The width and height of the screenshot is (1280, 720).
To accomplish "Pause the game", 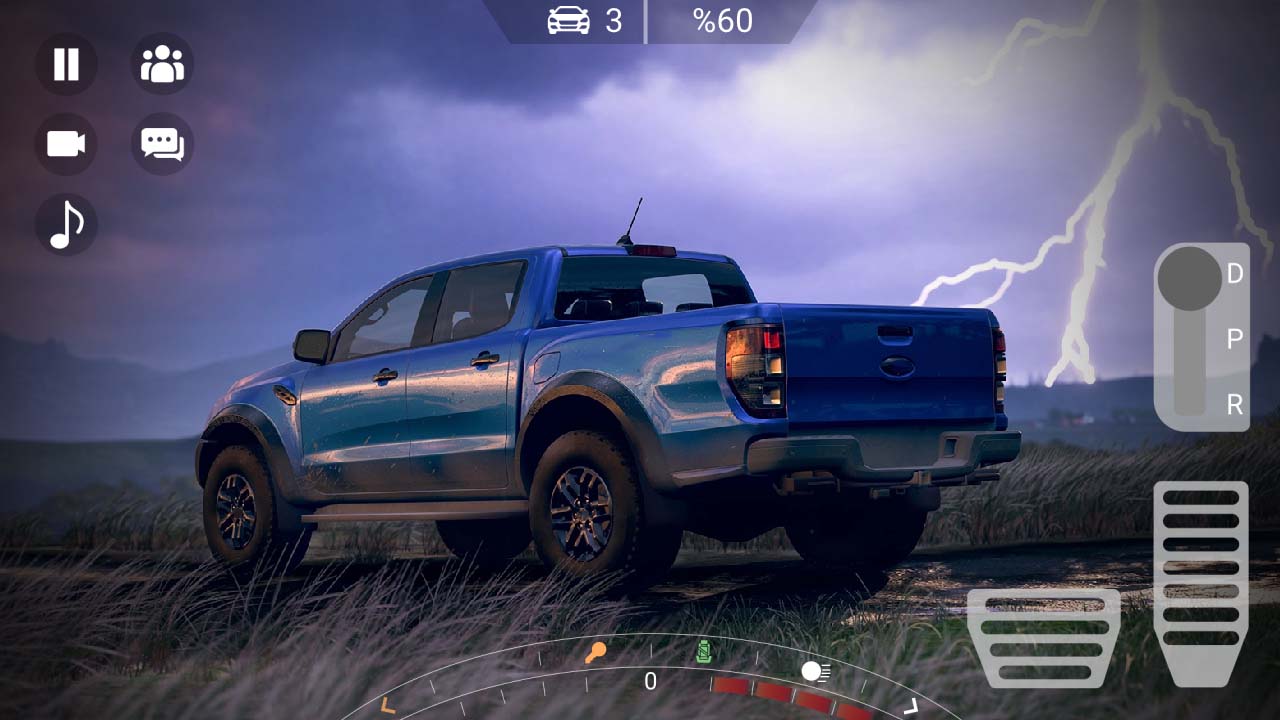I will click(x=65, y=64).
